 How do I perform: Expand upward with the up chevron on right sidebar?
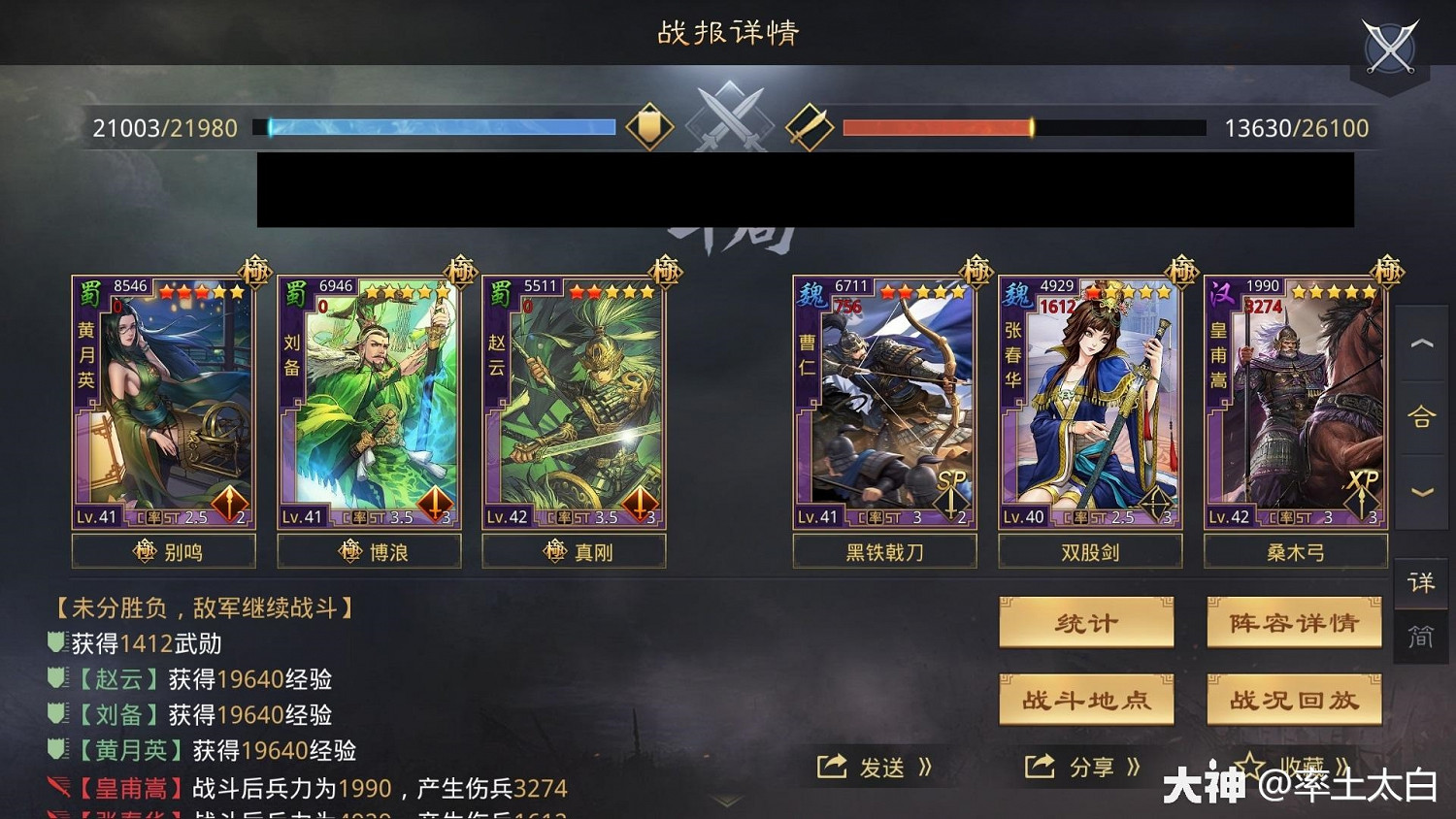click(1421, 344)
